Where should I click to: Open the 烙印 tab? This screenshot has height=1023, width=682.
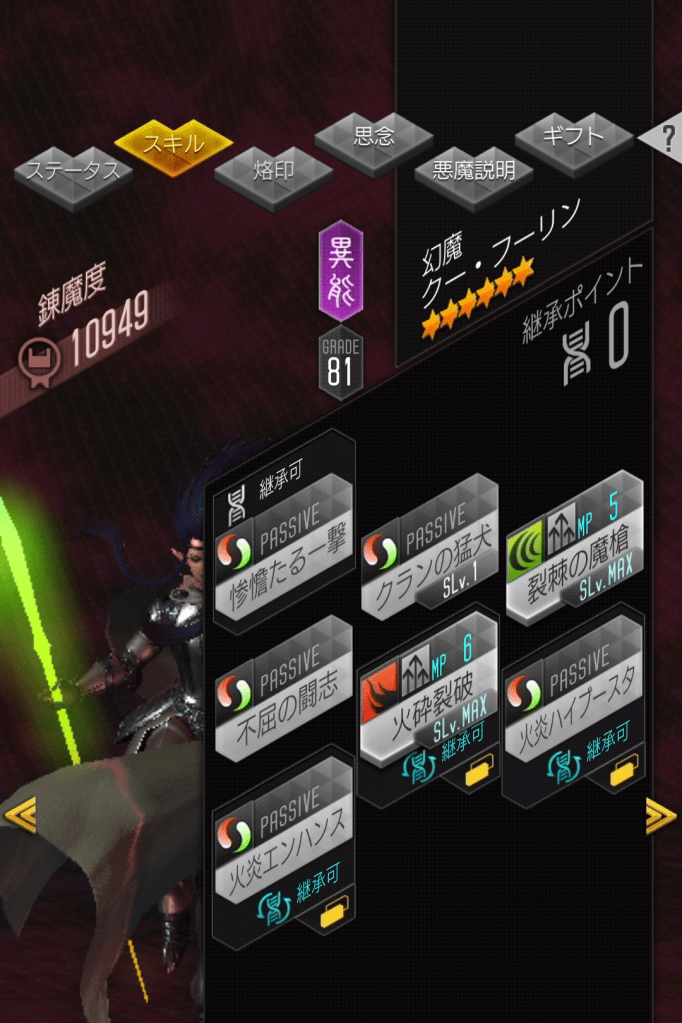[x=273, y=171]
